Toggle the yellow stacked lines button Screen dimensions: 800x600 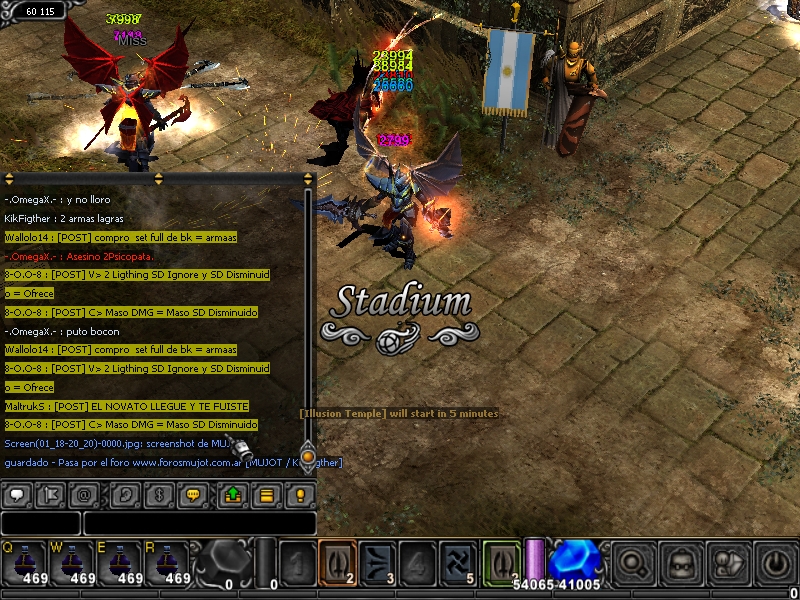click(x=266, y=494)
